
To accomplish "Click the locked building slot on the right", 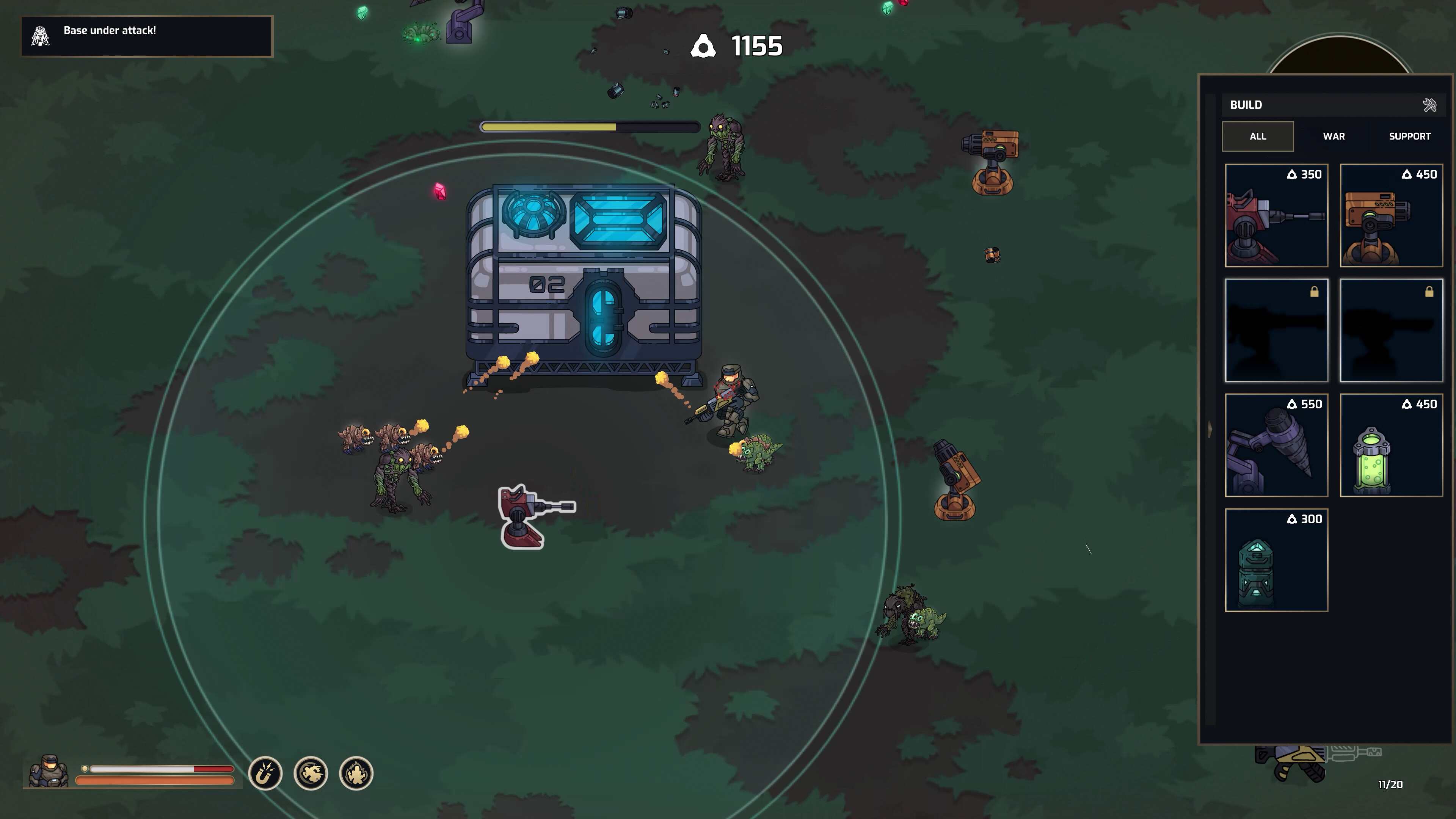I will coord(1392,333).
